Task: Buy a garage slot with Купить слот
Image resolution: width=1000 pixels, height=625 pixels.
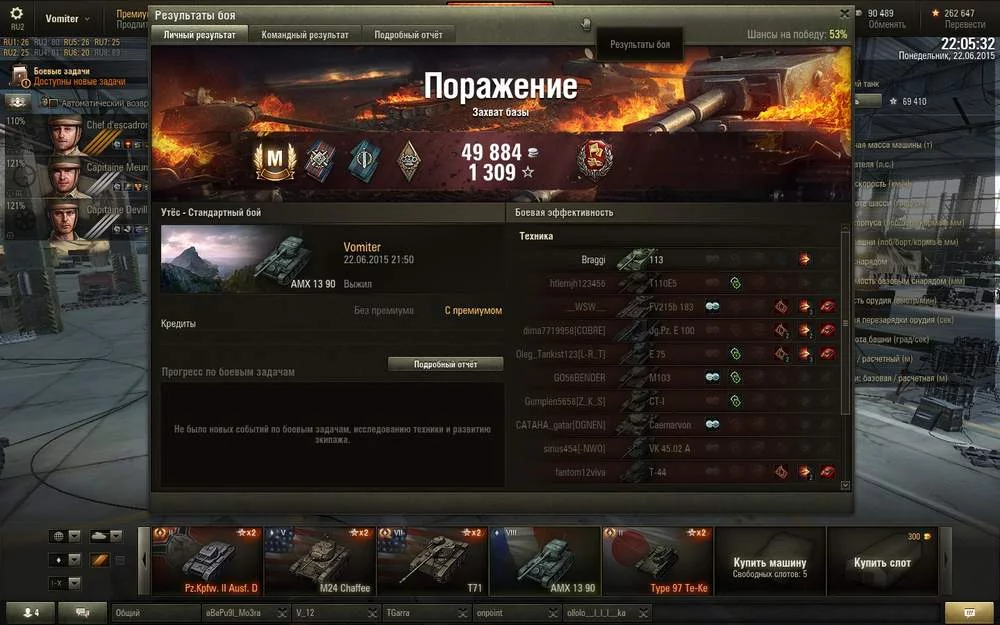Action: click(x=882, y=562)
